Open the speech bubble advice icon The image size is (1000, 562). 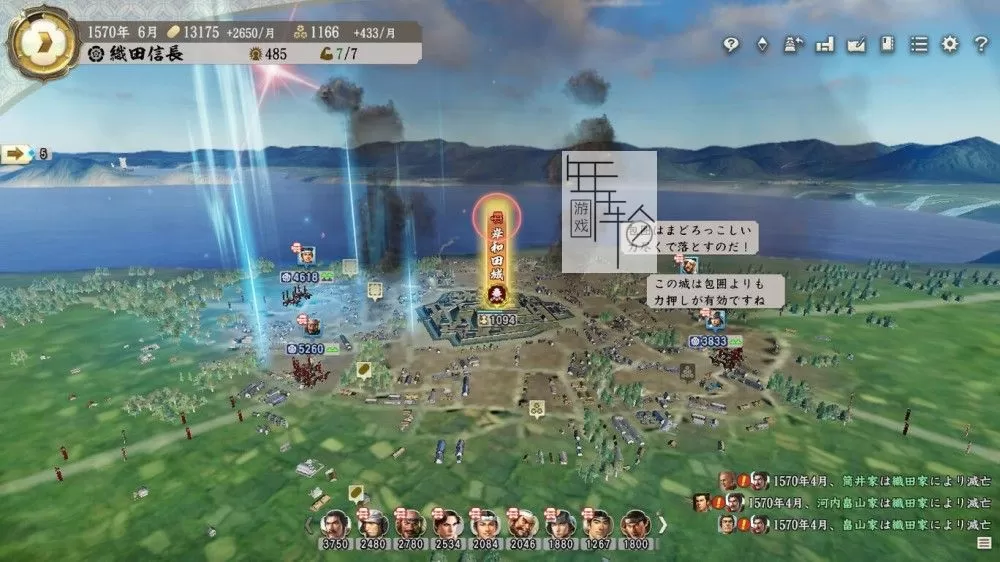731,45
